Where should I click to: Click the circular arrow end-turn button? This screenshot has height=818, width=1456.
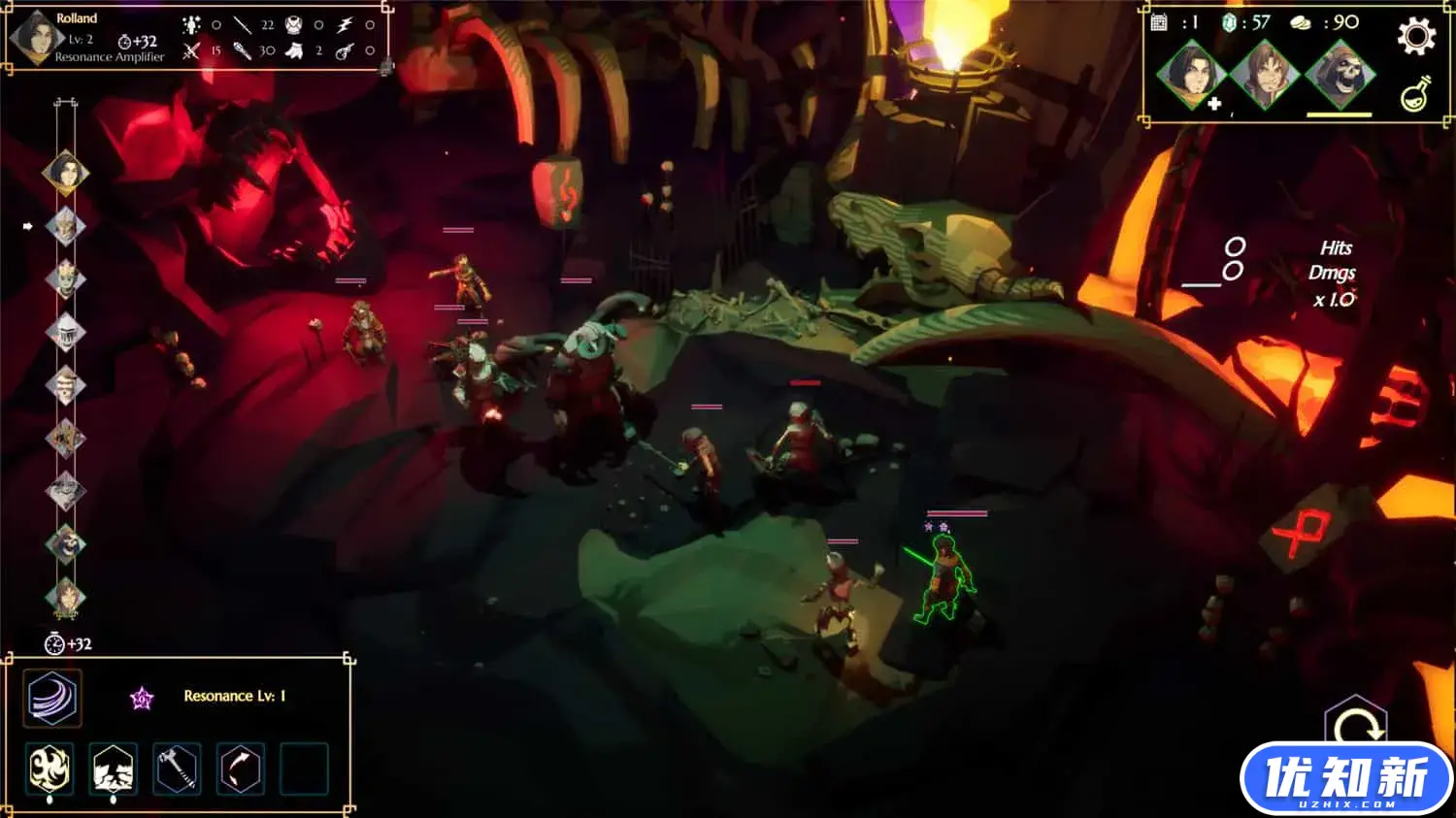pyautogui.click(x=1356, y=725)
